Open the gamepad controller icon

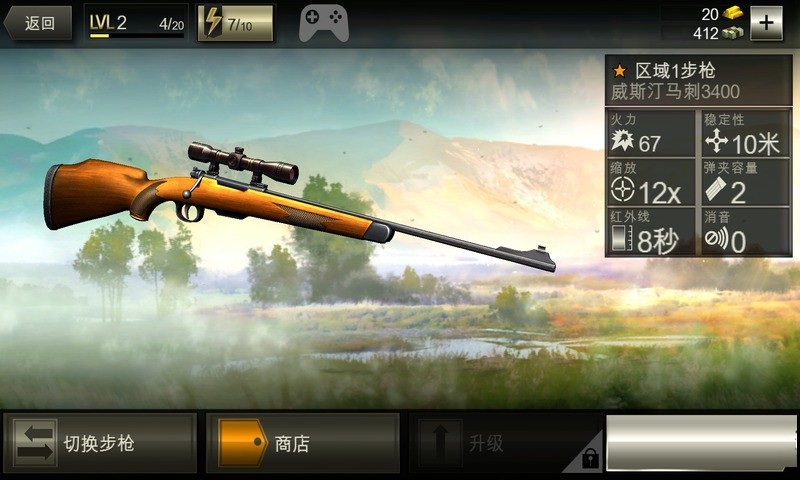(324, 23)
